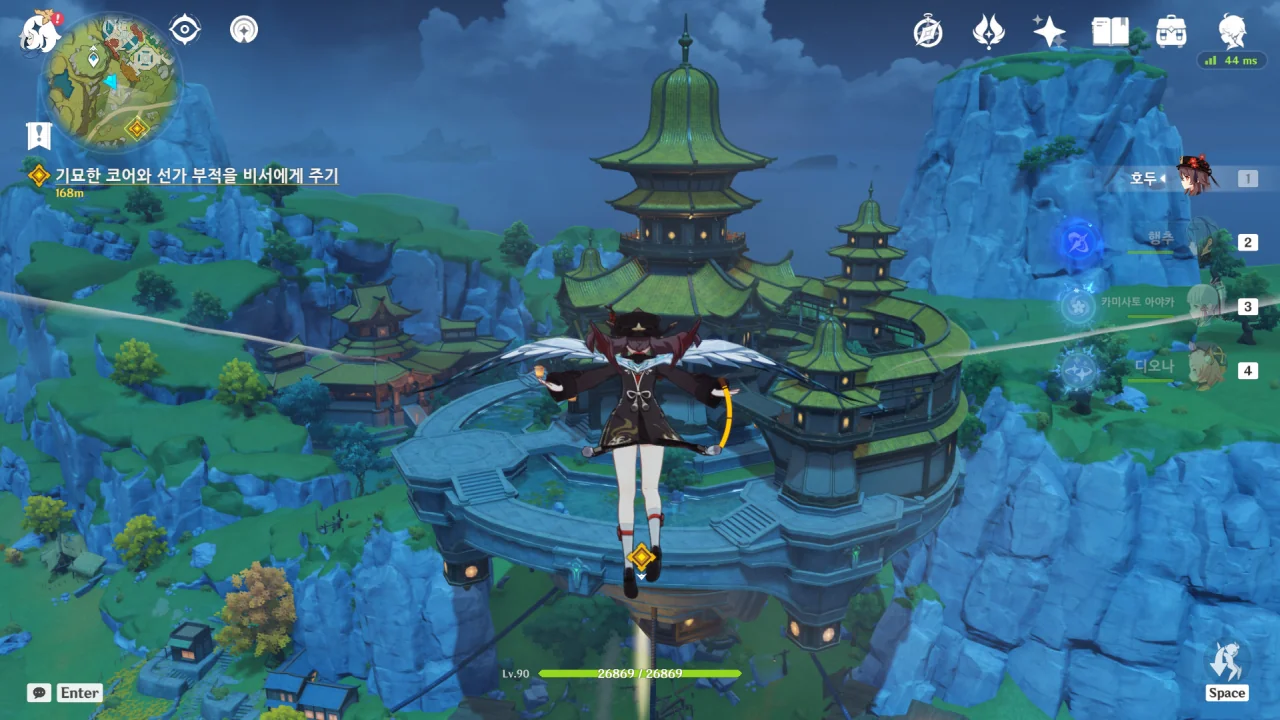The height and width of the screenshot is (720, 1280).
Task: Open the adventurer handbook book icon
Action: 1110,32
